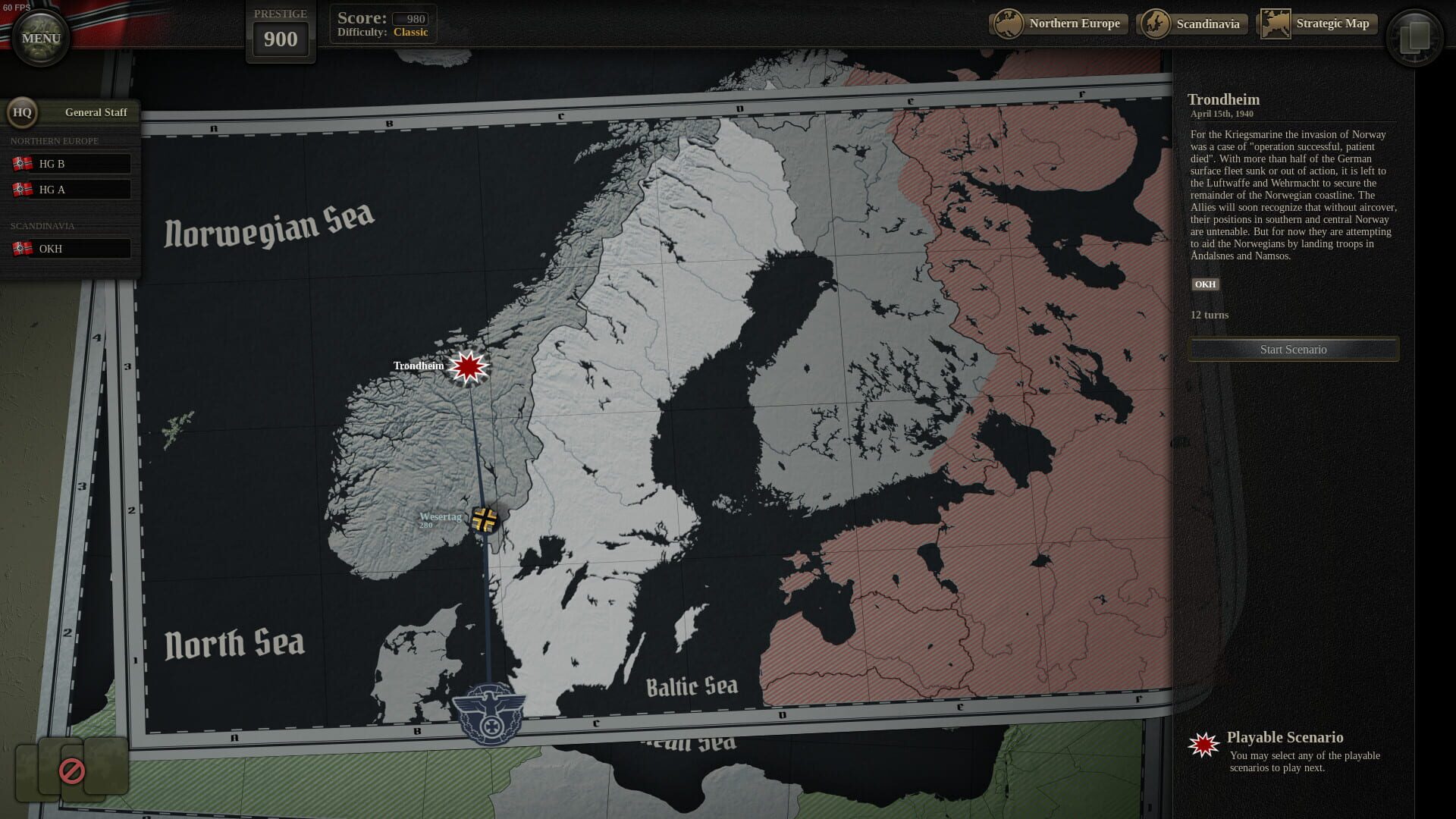Viewport: 1456px width, 819px height.
Task: Click inside the Score value field
Action: point(410,18)
